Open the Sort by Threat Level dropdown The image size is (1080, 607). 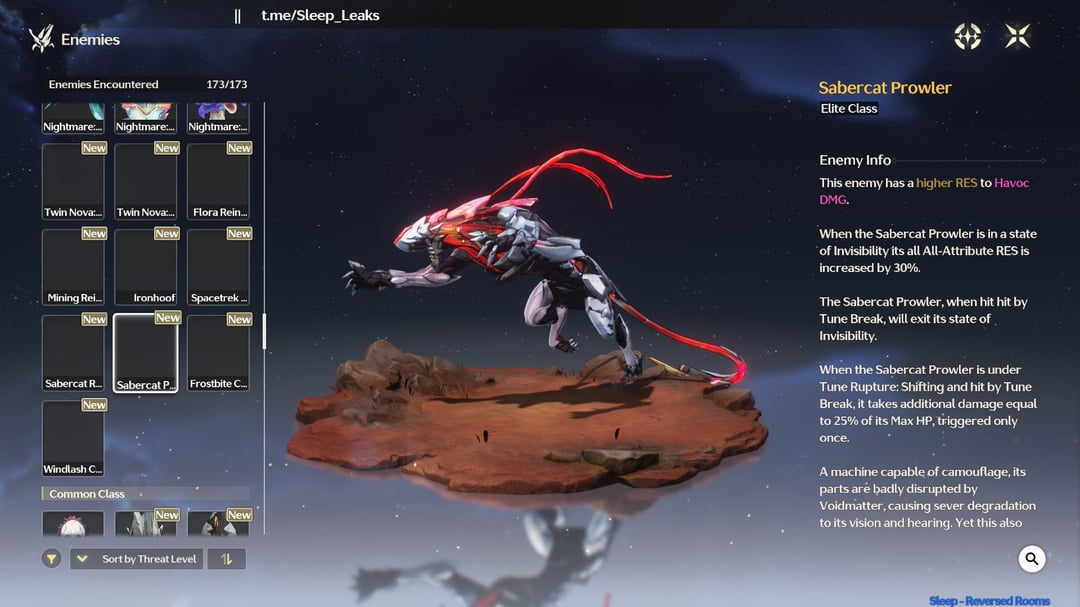(x=136, y=559)
